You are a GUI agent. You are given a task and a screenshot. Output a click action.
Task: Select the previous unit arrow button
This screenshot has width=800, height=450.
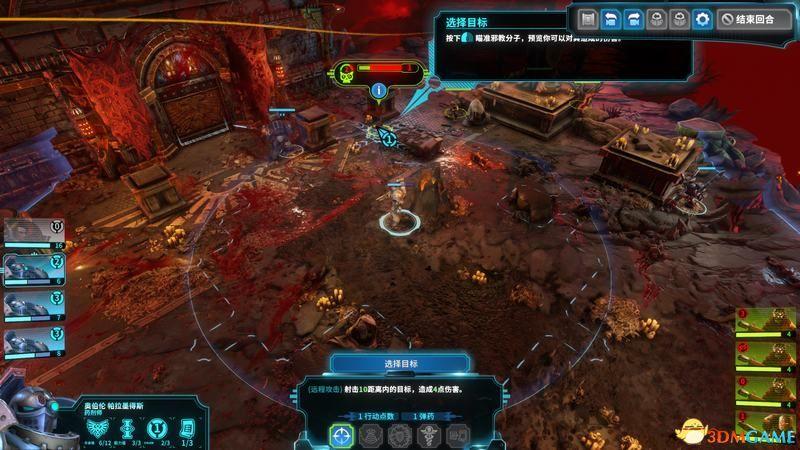[609, 19]
